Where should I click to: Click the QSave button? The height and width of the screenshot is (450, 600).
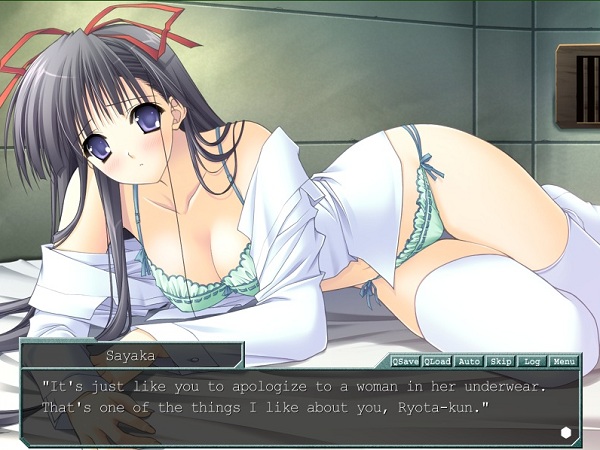coord(405,360)
